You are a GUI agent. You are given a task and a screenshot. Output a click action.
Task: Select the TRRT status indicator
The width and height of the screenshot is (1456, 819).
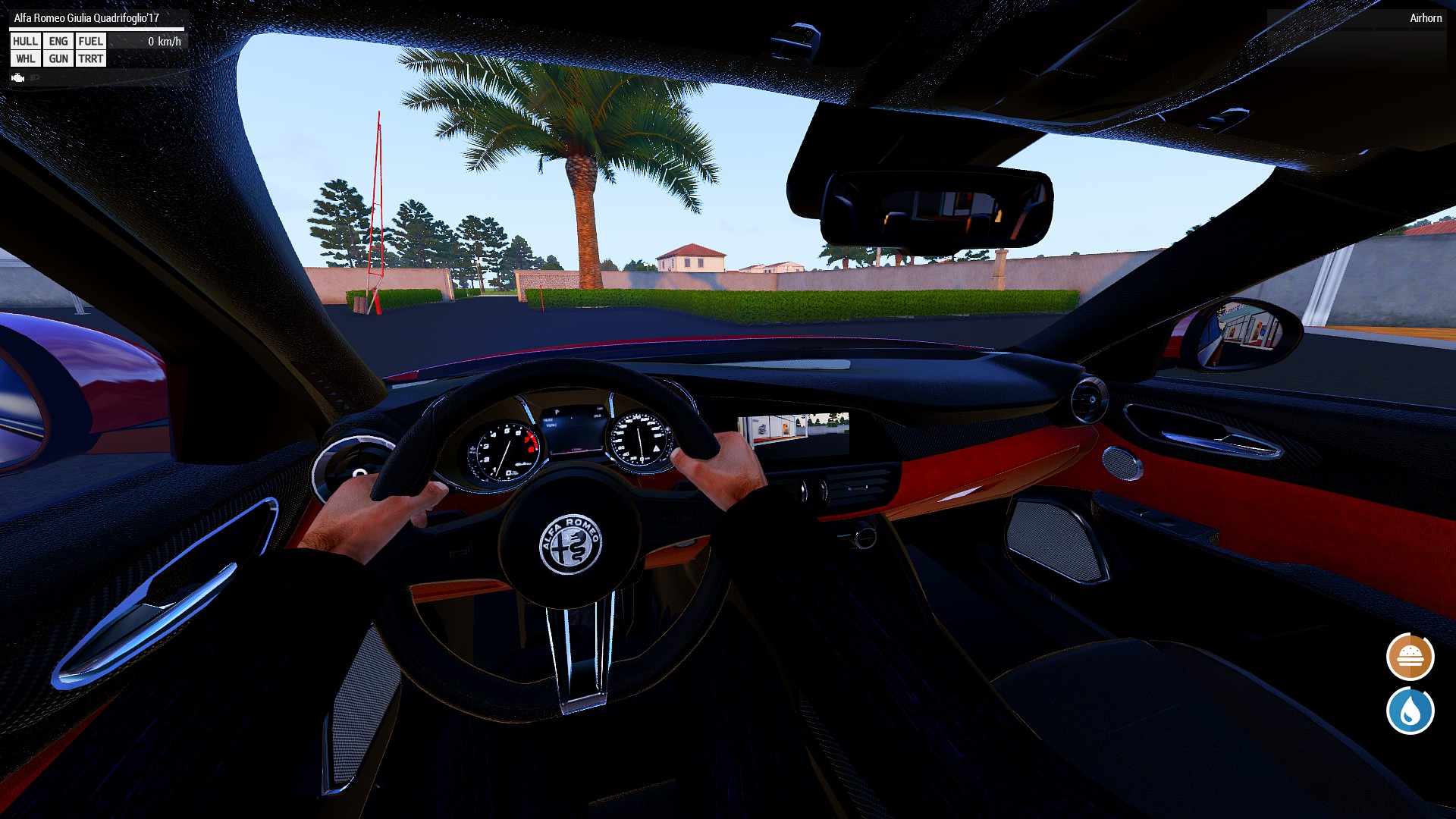coord(90,58)
